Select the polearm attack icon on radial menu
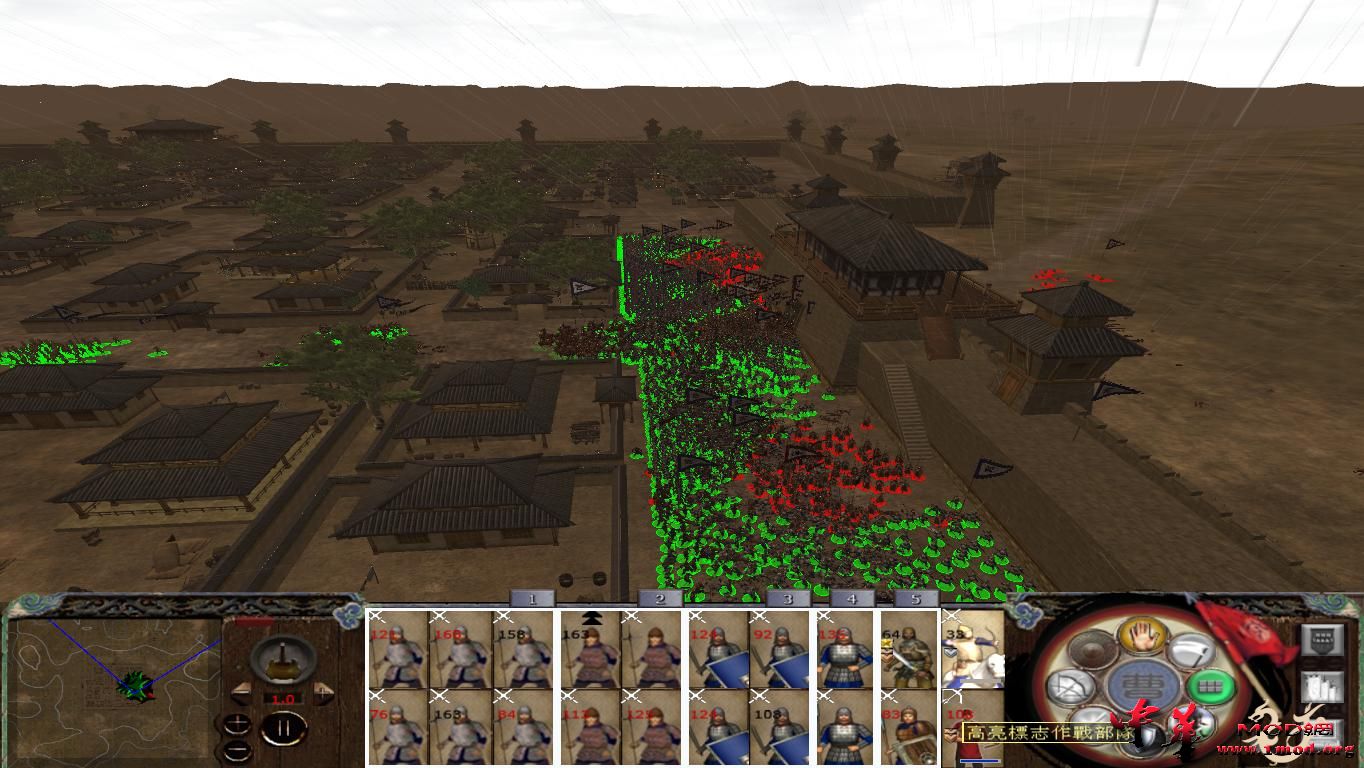The width and height of the screenshot is (1364, 768). point(1190,652)
